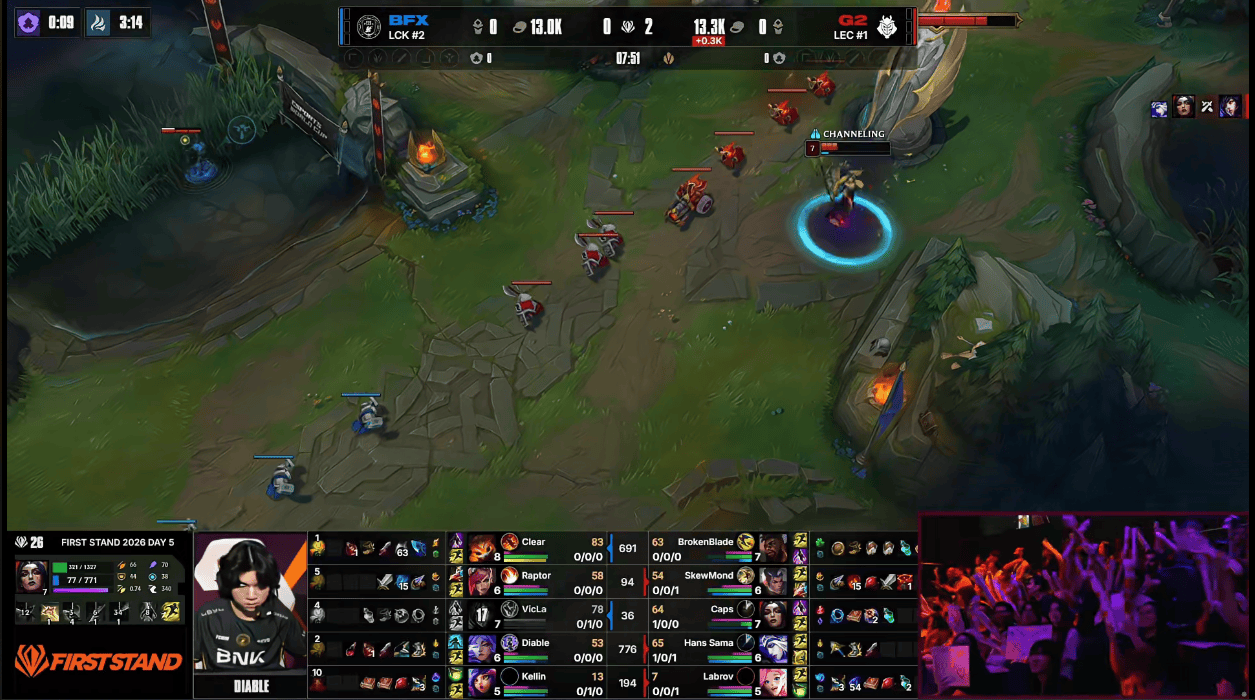
Task: Click Hans Sama's champion portrait
Action: tap(773, 649)
